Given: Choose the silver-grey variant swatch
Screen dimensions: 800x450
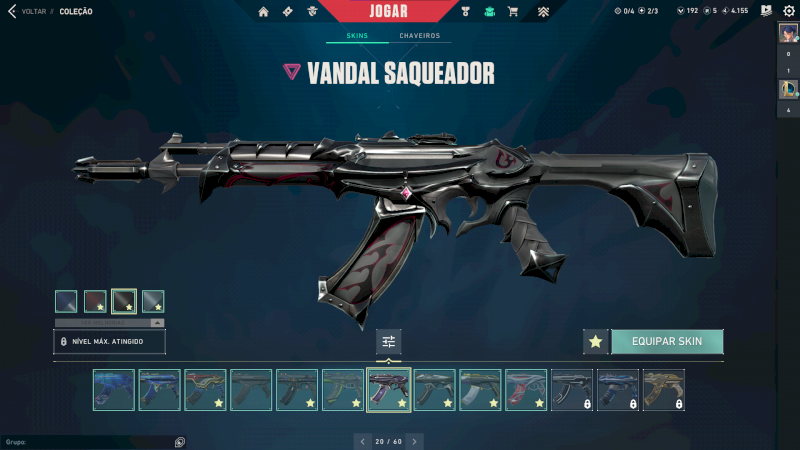Looking at the screenshot, I should (x=153, y=301).
